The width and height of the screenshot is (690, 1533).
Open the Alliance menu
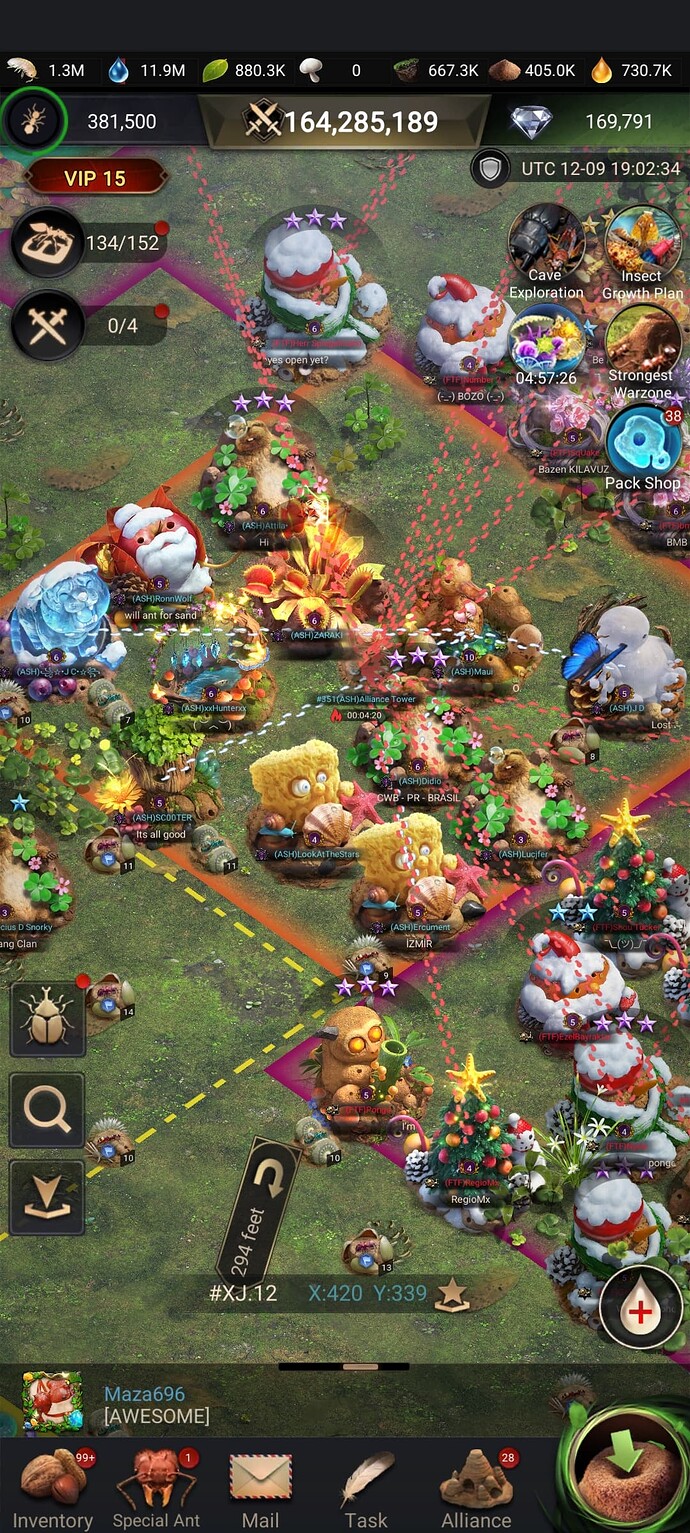(x=476, y=1490)
